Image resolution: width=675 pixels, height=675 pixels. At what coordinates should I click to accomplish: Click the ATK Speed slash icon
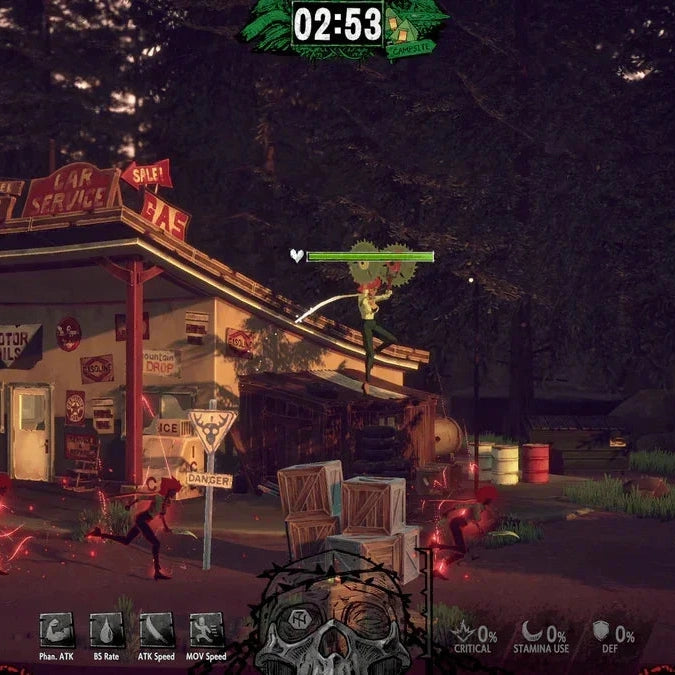(157, 630)
